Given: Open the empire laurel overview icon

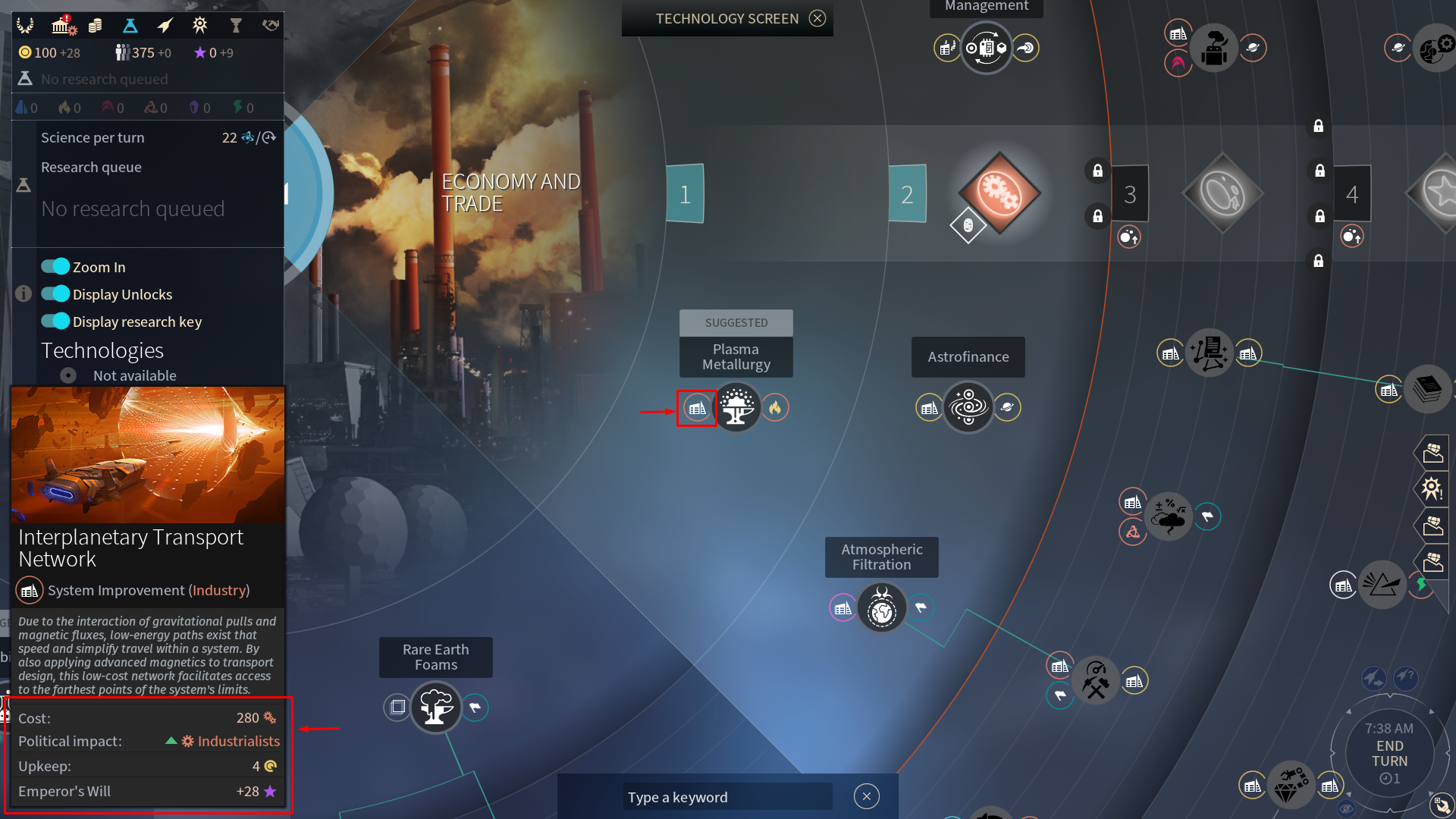Looking at the screenshot, I should (25, 26).
